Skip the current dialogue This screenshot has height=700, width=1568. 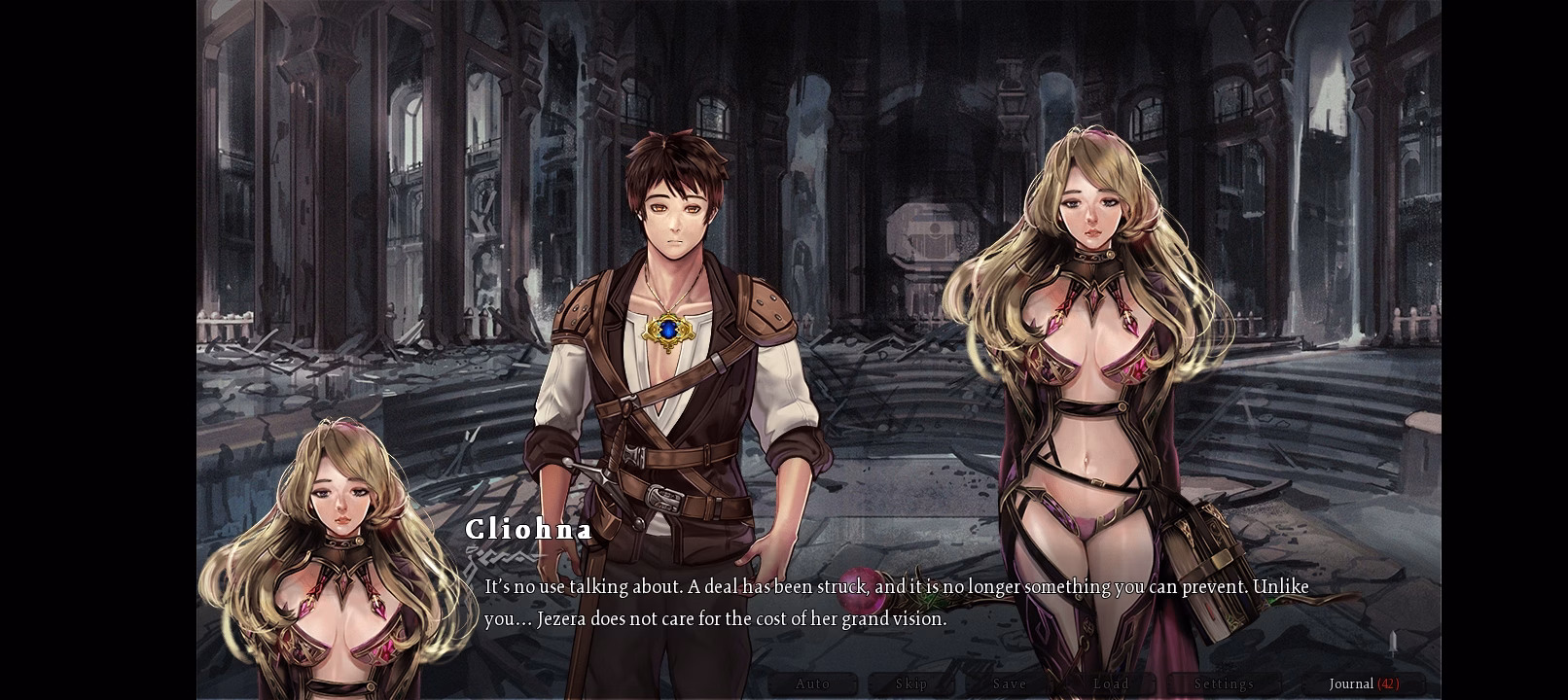(911, 683)
